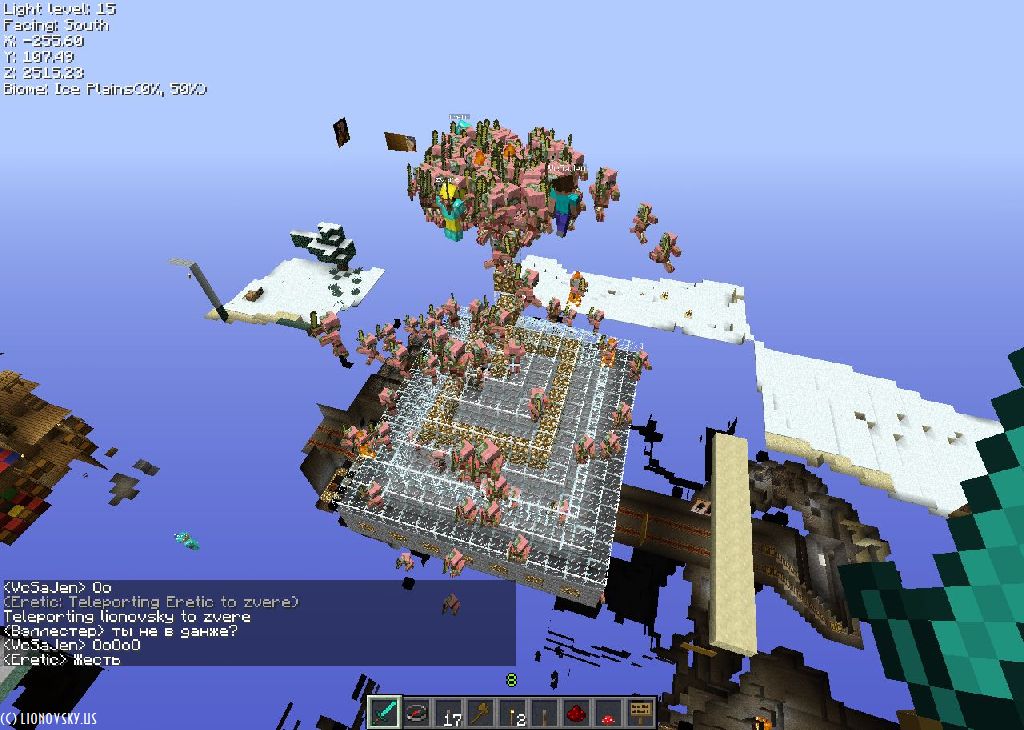Screen dimensions: 1024x730
Task: Select the diamond sword hotbar slot
Action: (385, 712)
